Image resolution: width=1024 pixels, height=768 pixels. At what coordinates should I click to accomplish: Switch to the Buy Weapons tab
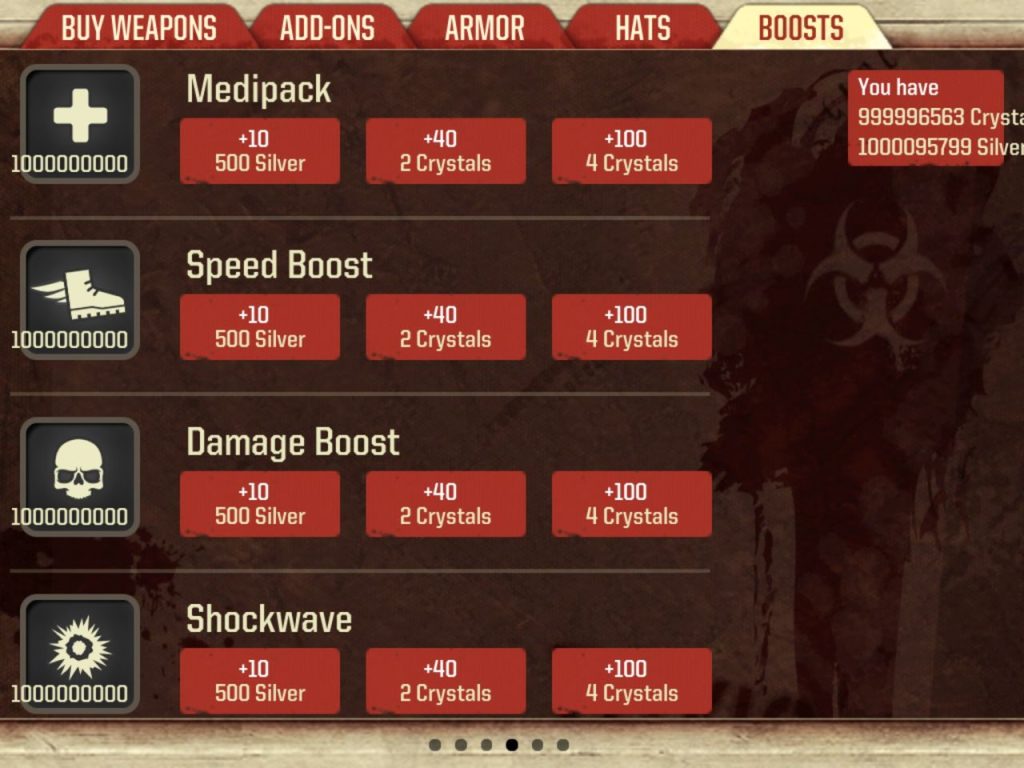click(138, 27)
